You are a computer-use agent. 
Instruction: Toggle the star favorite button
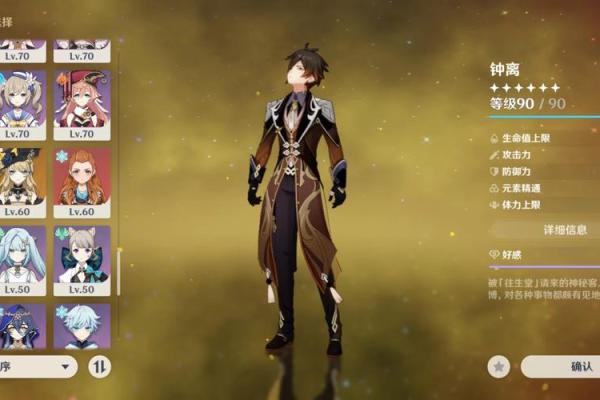click(499, 367)
